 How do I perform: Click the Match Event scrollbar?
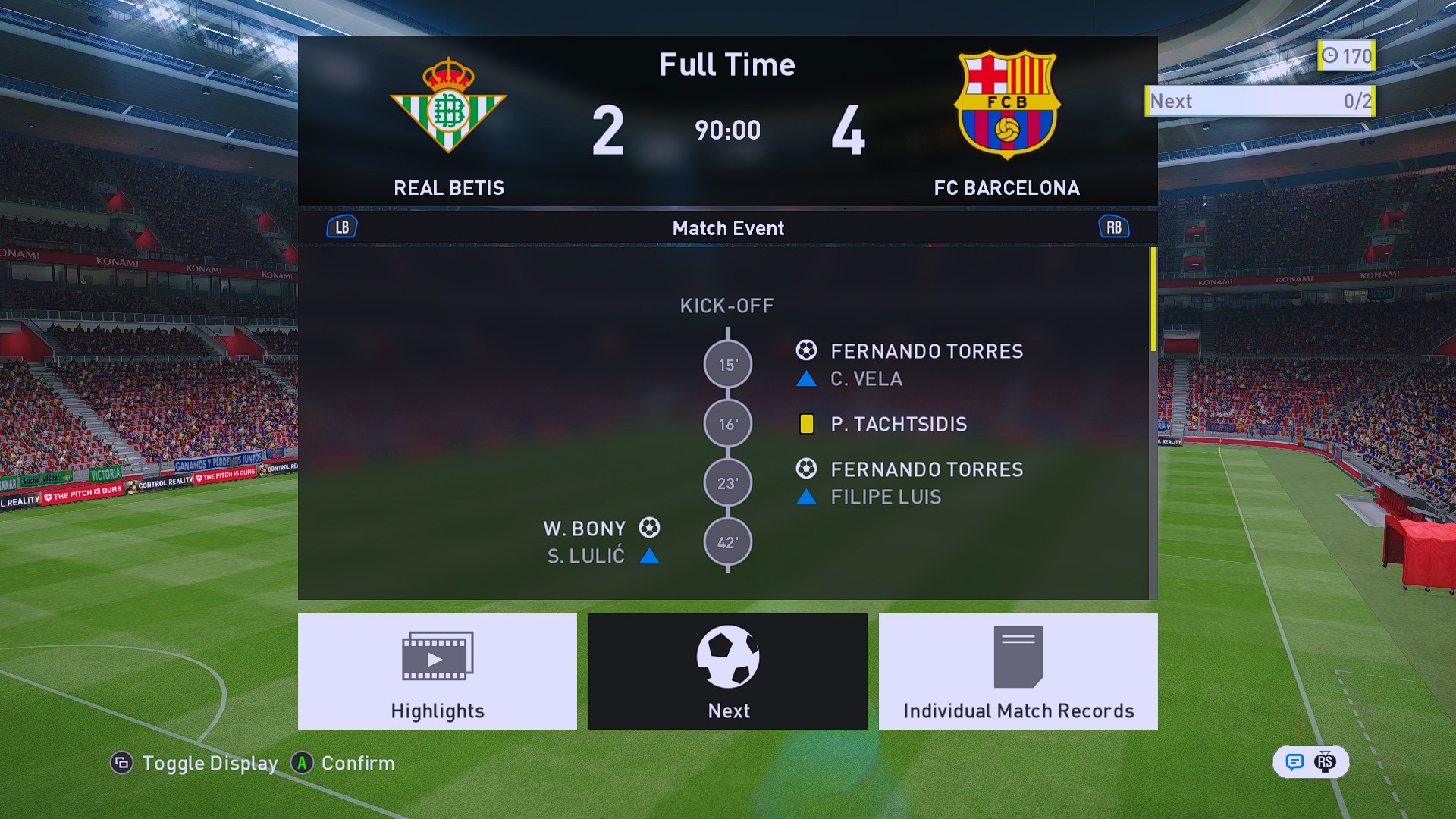click(1153, 300)
